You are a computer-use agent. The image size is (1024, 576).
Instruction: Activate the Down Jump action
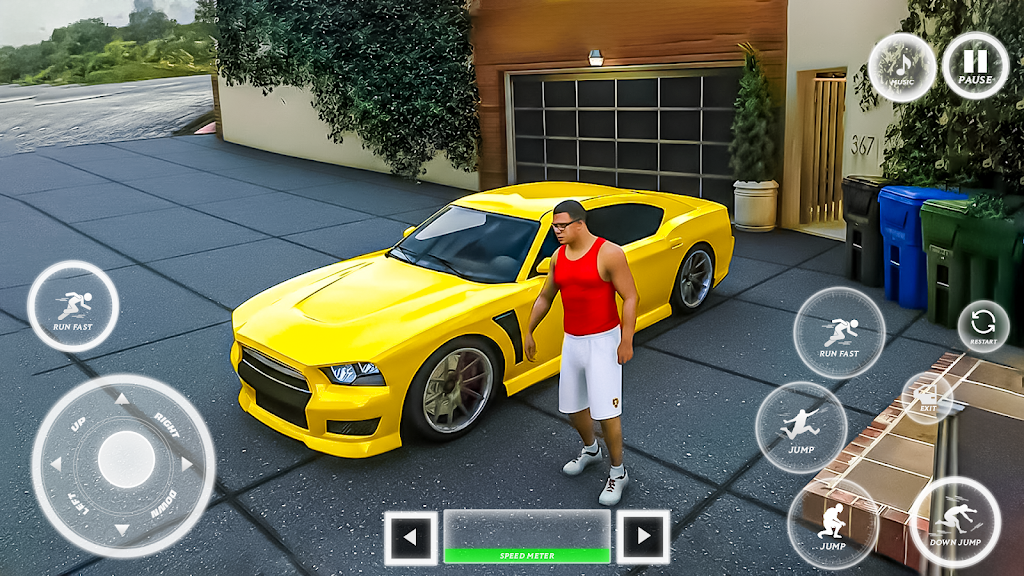pos(954,521)
